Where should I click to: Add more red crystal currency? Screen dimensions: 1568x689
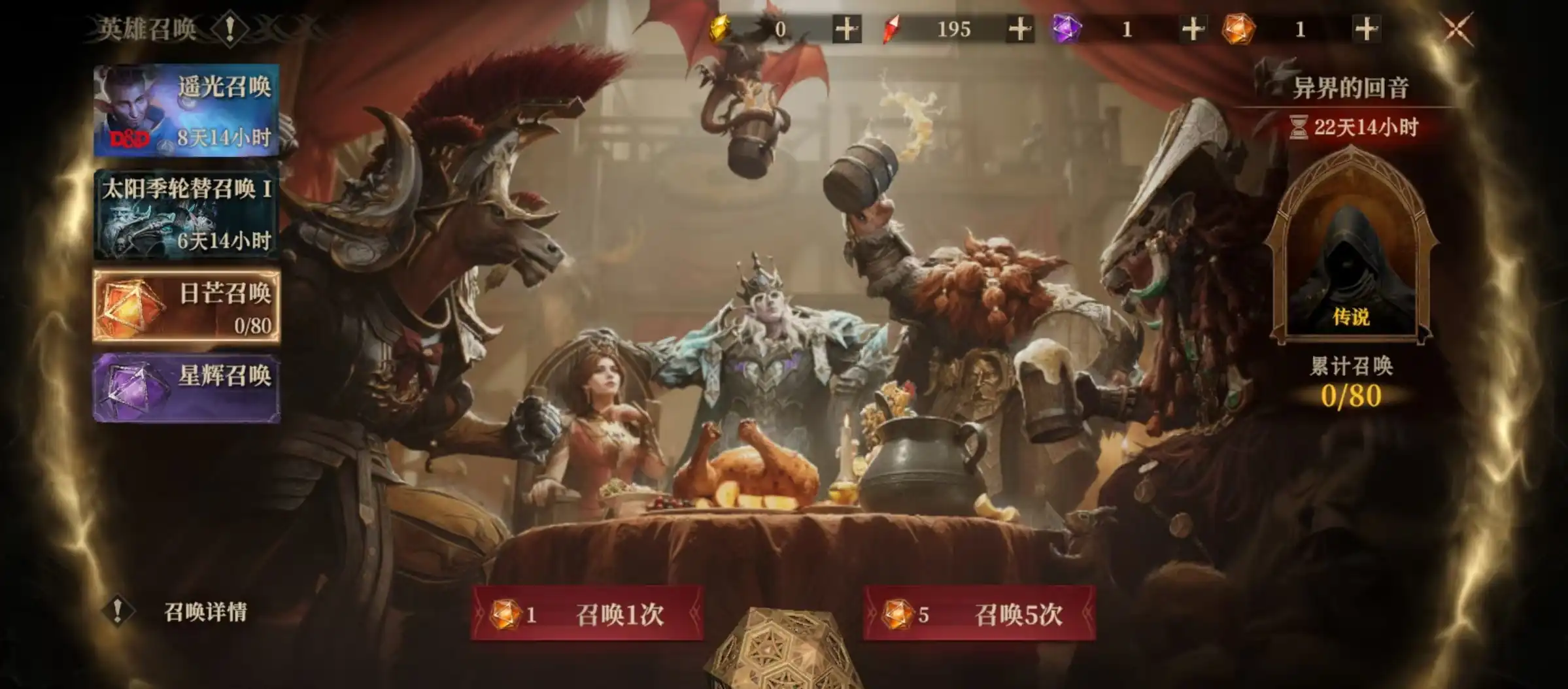point(1020,29)
